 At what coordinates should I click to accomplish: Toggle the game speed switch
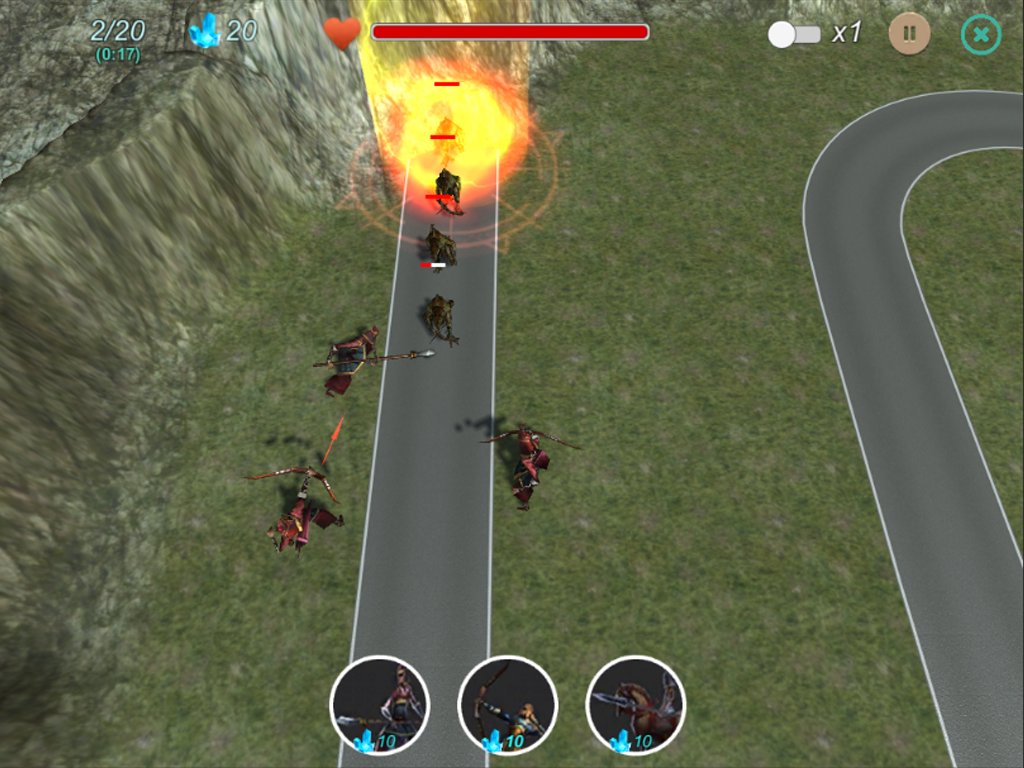[x=794, y=34]
